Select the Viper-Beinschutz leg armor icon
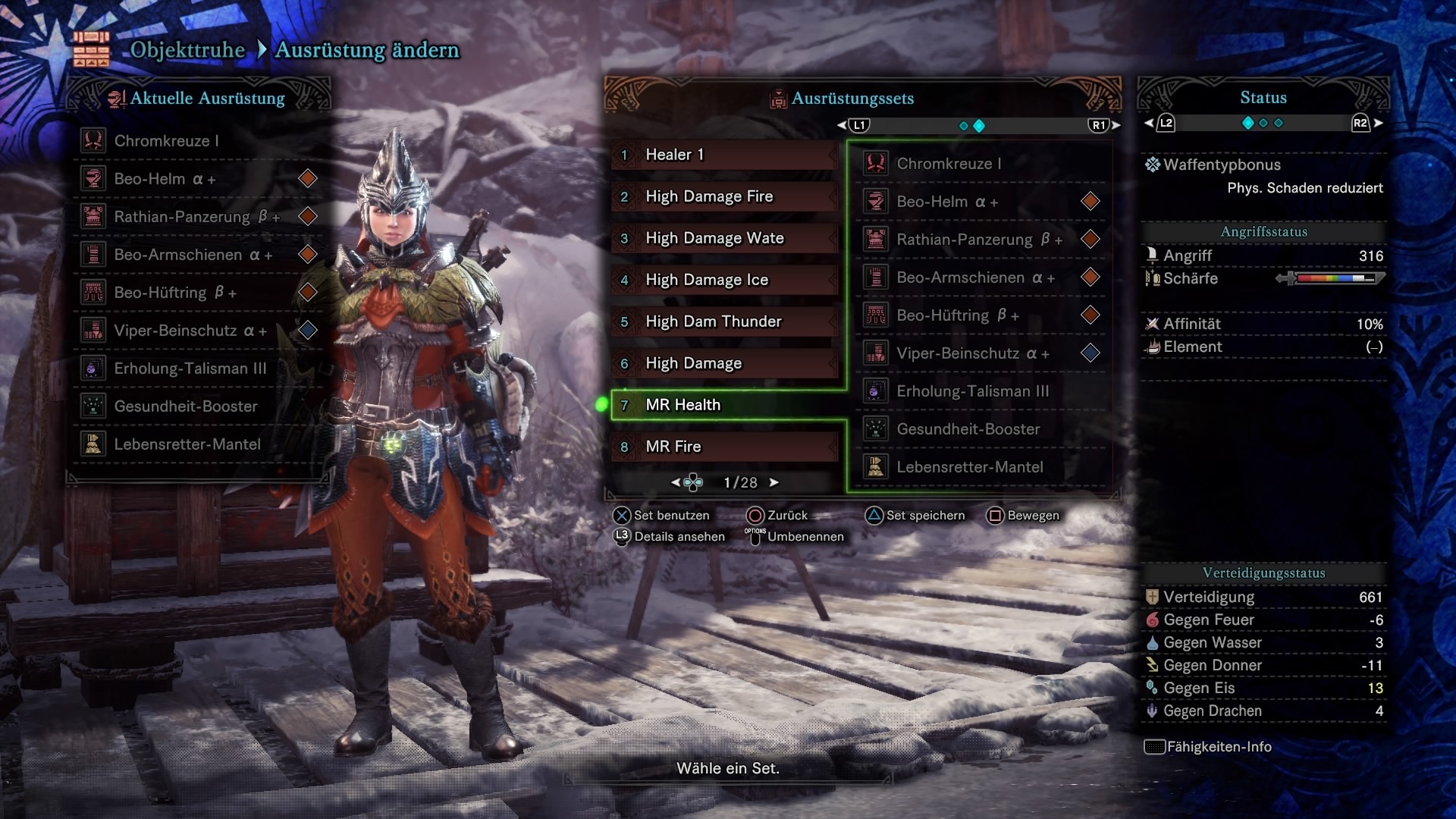The width and height of the screenshot is (1456, 819). [x=93, y=330]
